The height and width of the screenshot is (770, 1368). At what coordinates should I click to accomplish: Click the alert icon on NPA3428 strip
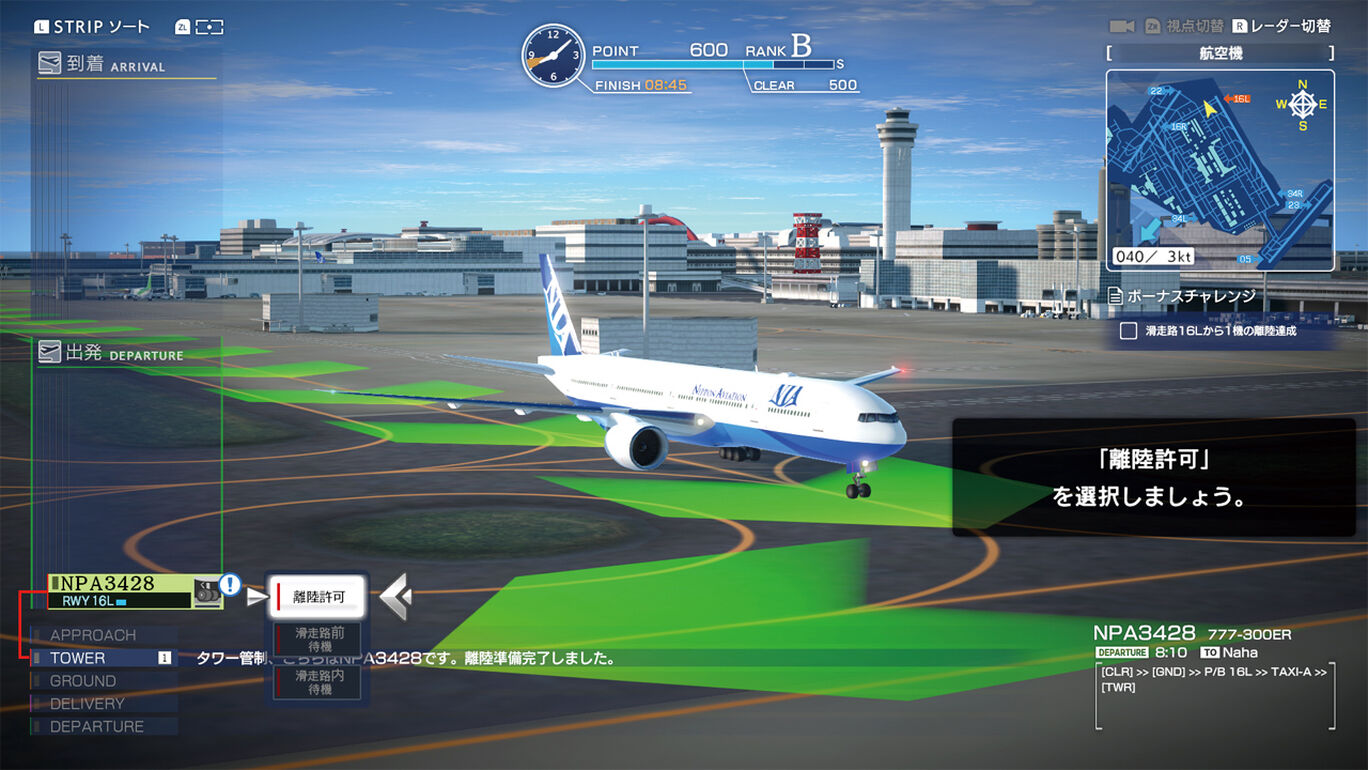click(230, 585)
